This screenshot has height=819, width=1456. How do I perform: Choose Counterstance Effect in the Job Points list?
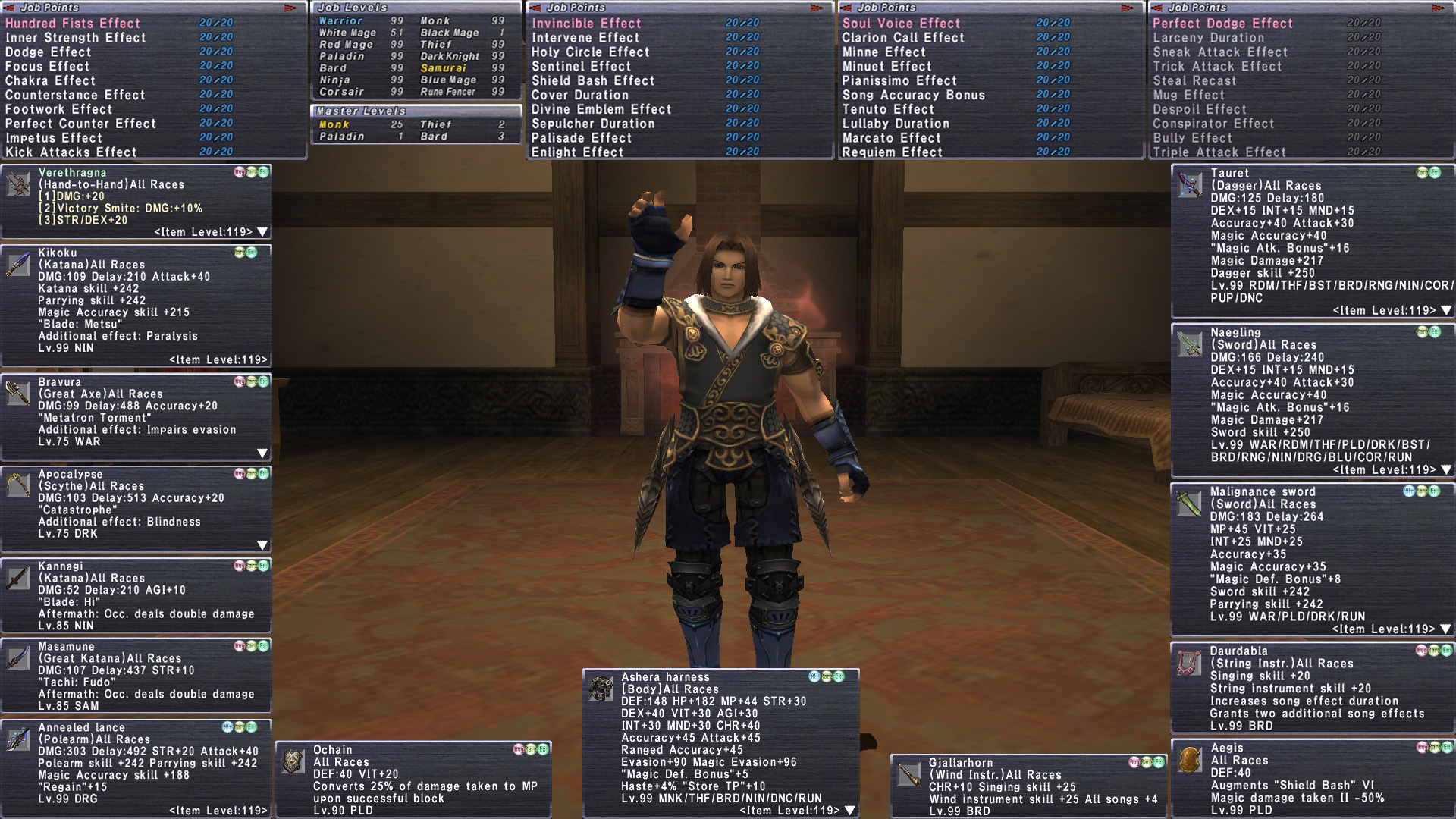[x=75, y=95]
